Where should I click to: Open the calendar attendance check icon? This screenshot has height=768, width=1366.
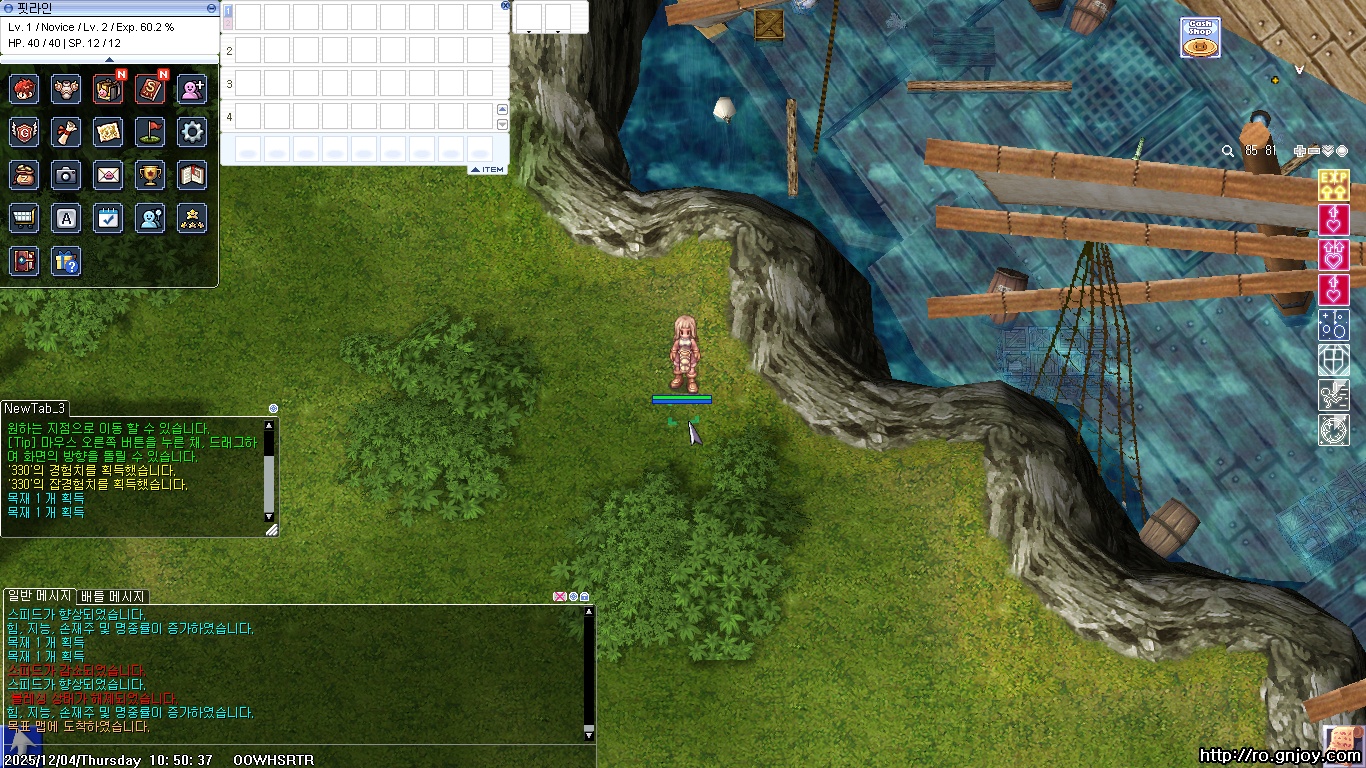click(108, 218)
